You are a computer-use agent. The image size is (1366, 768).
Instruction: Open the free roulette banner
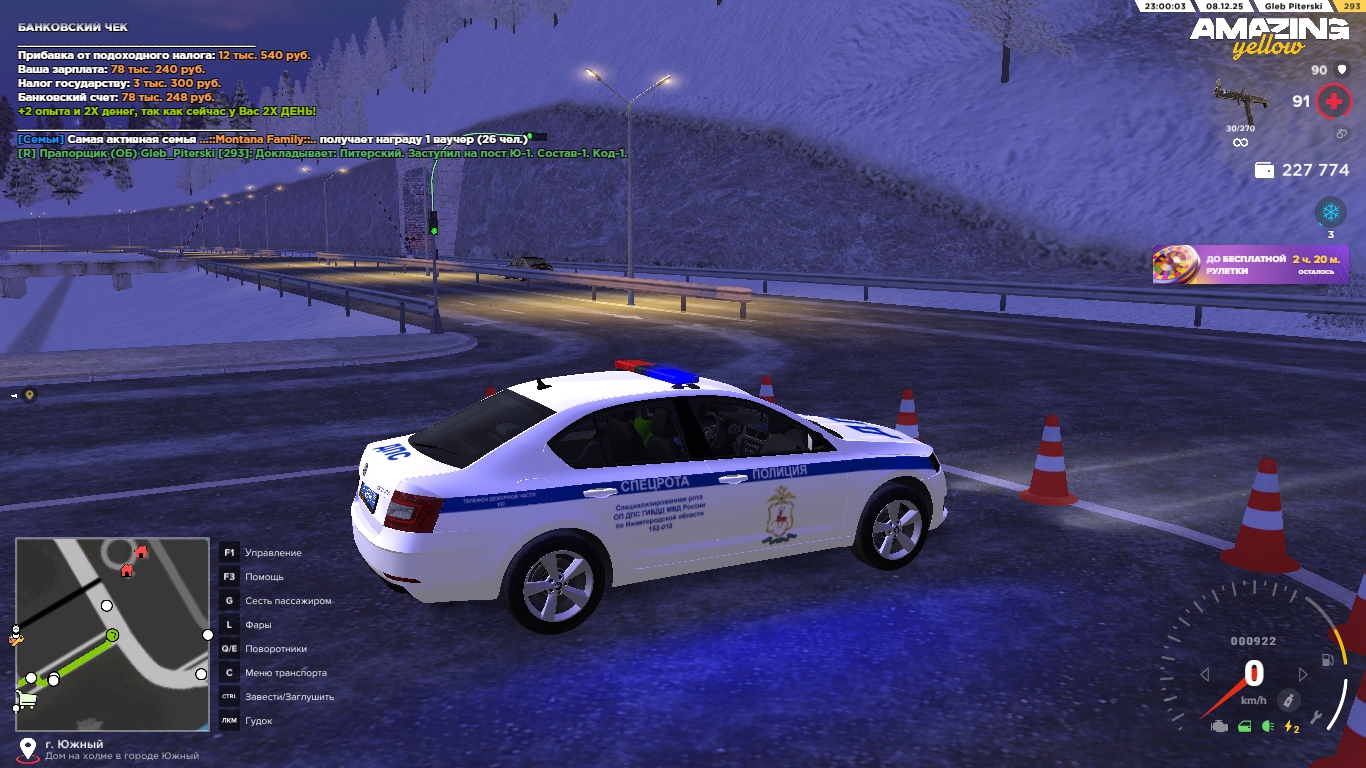coord(1250,265)
